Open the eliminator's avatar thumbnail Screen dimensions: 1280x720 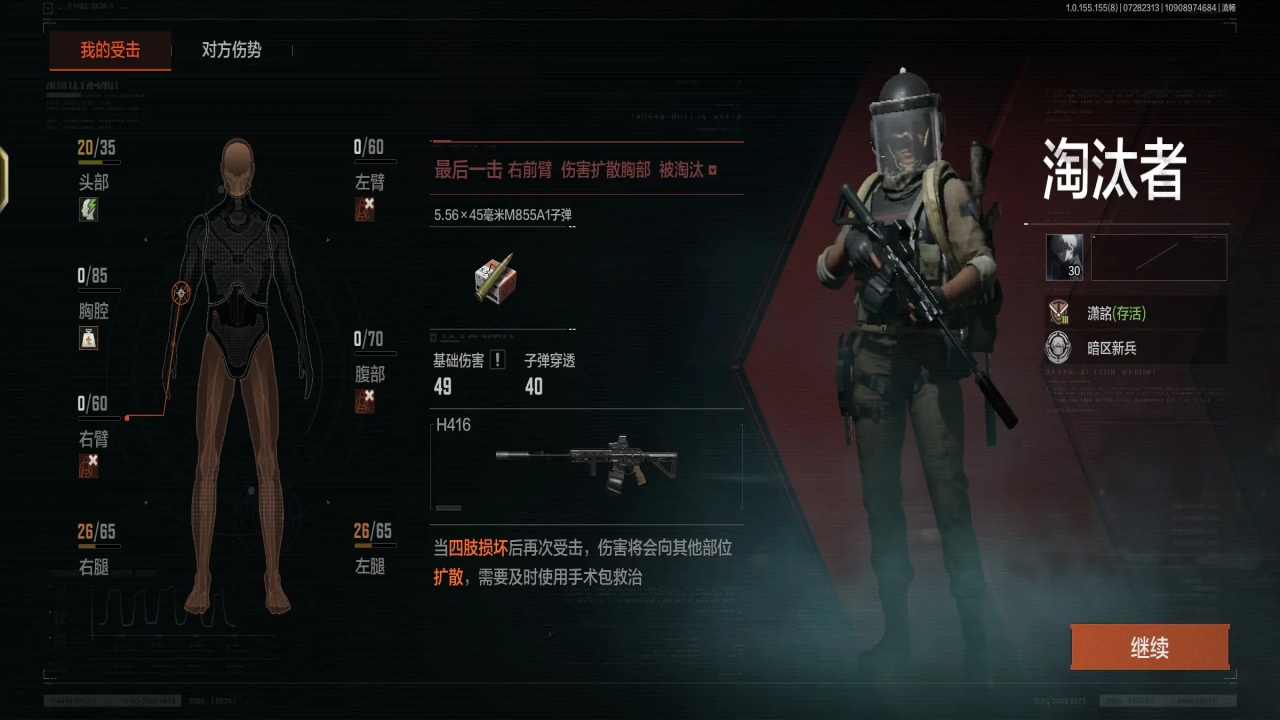(x=1064, y=257)
